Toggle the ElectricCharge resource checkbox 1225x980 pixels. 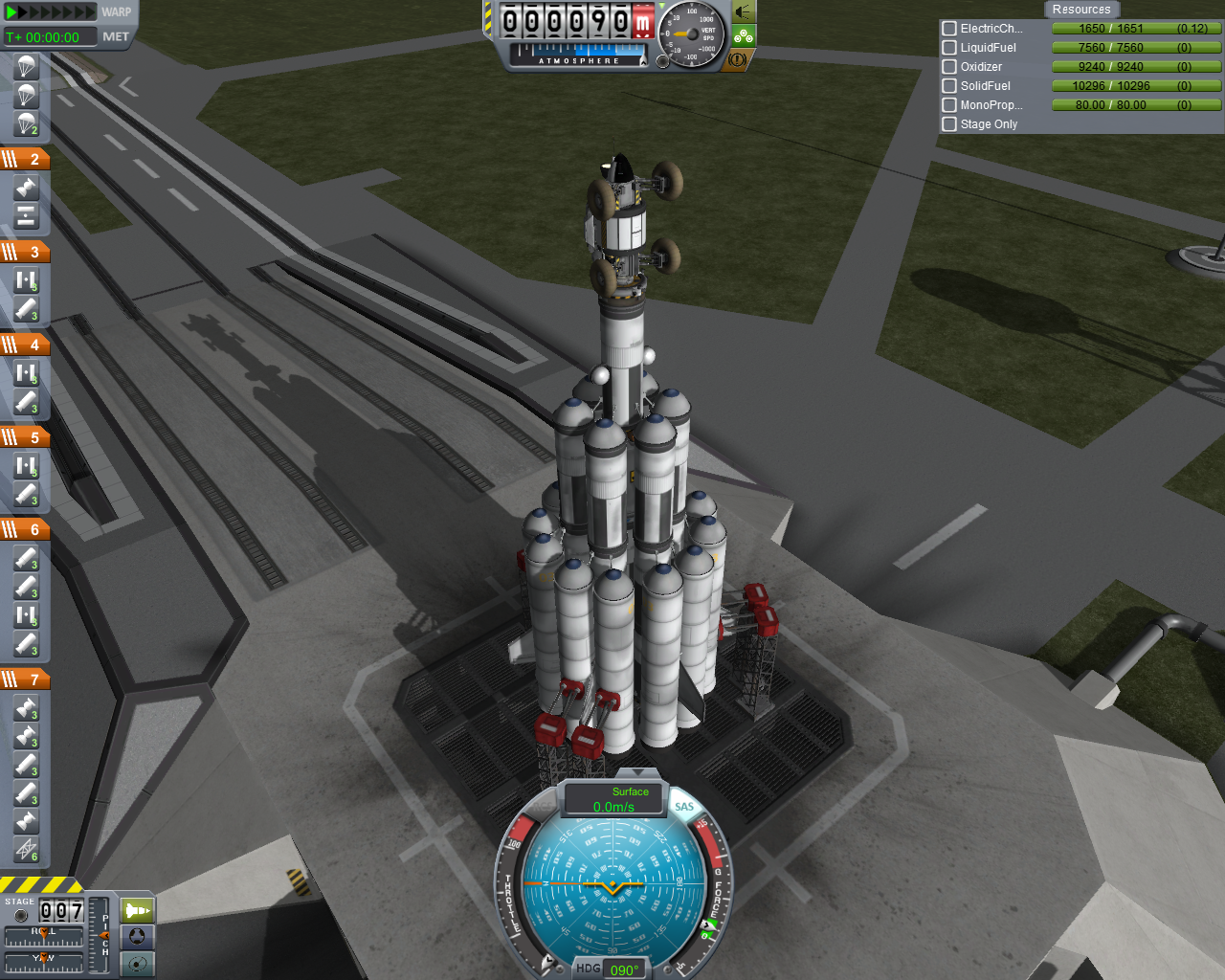click(949, 29)
